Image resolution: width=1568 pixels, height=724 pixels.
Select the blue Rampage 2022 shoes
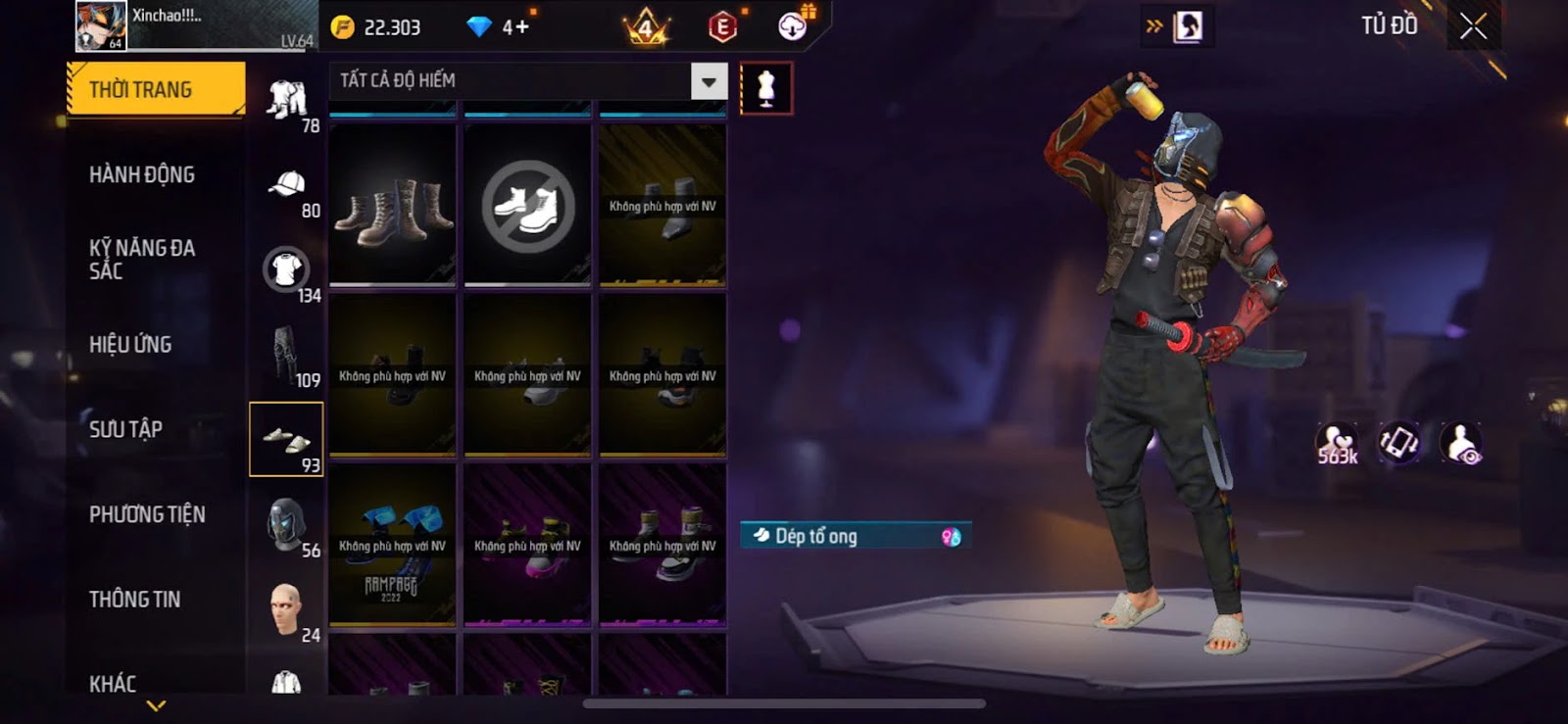392,544
